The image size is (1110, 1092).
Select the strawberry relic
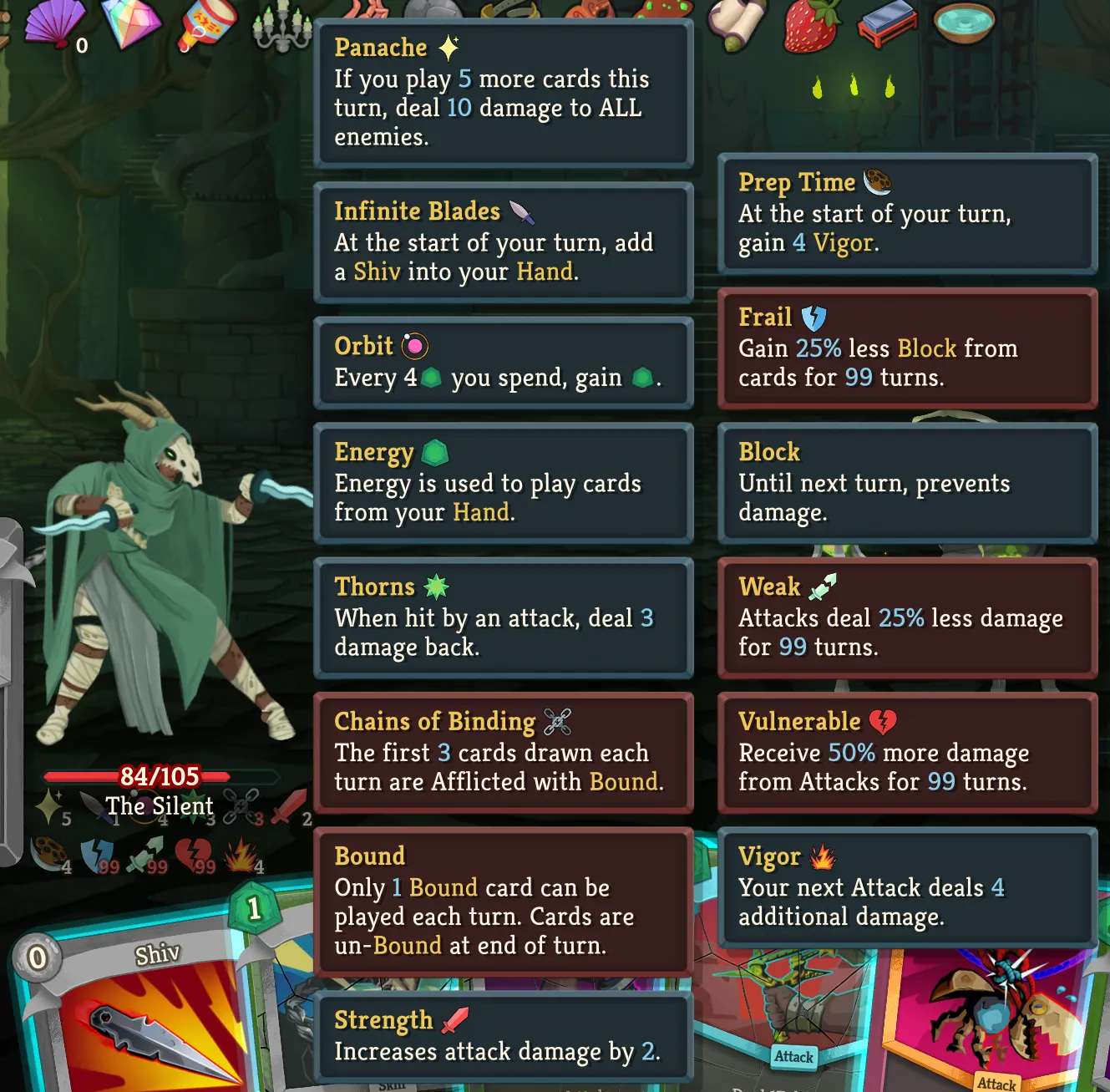pyautogui.click(x=808, y=23)
